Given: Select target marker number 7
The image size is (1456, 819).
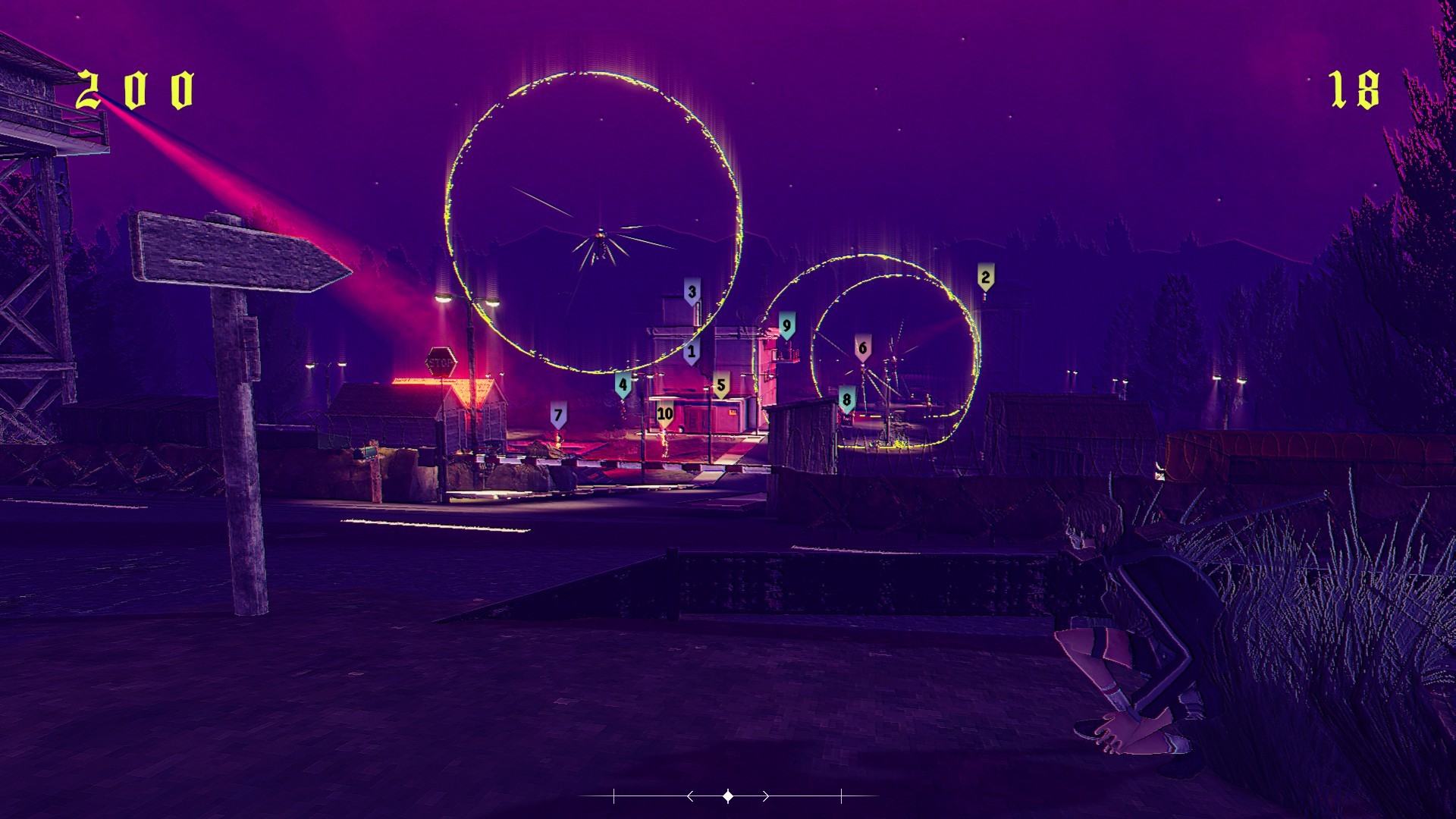Looking at the screenshot, I should [x=559, y=416].
